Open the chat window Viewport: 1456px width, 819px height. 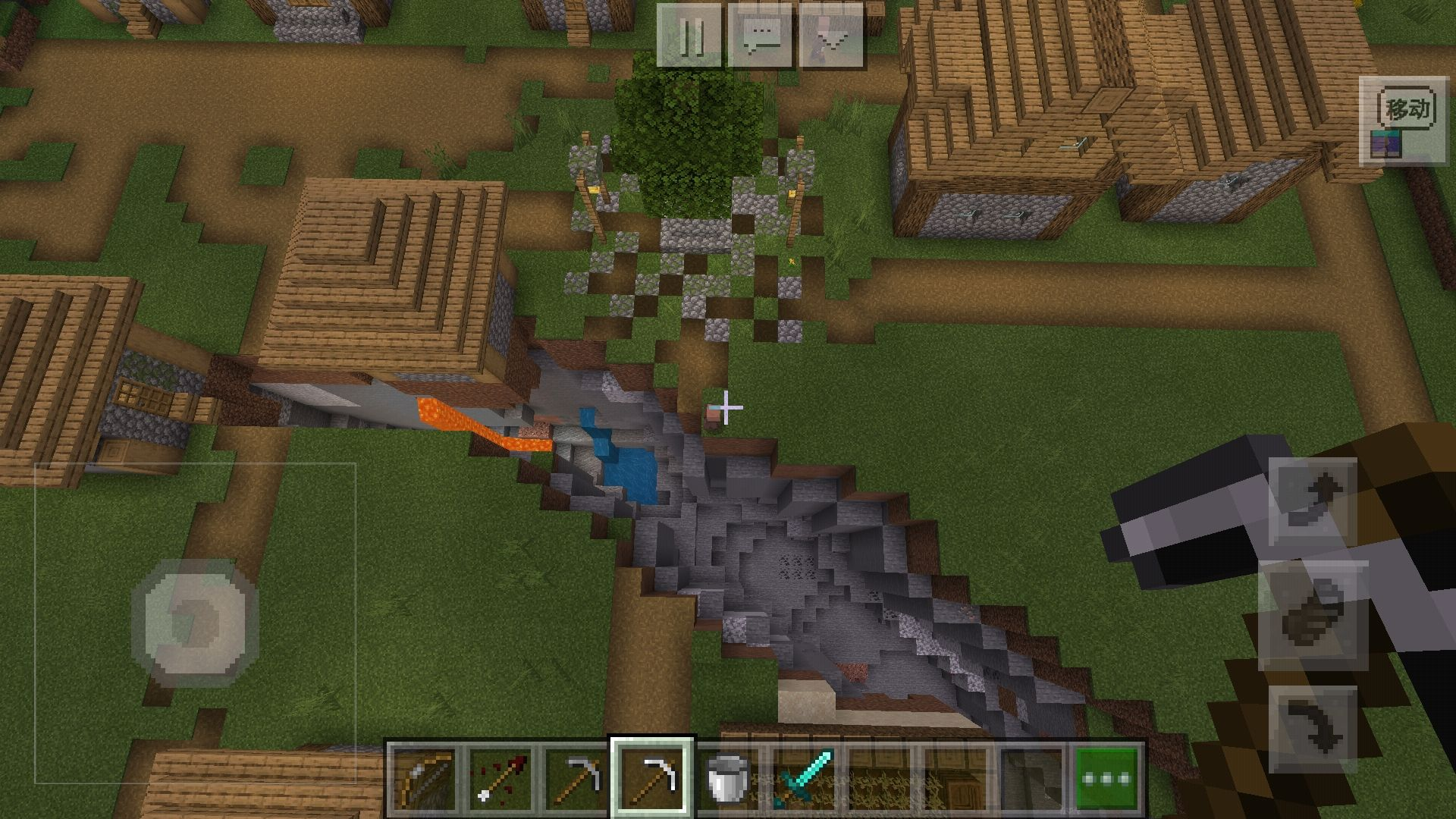(761, 36)
